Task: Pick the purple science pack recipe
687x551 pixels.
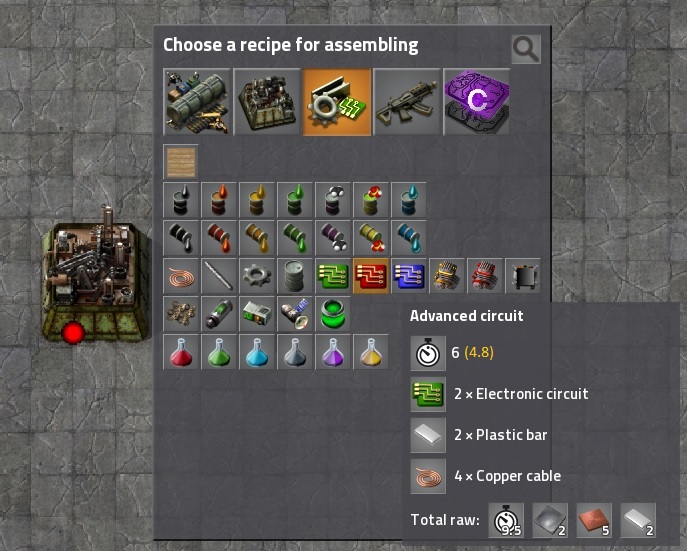Action: pos(333,352)
